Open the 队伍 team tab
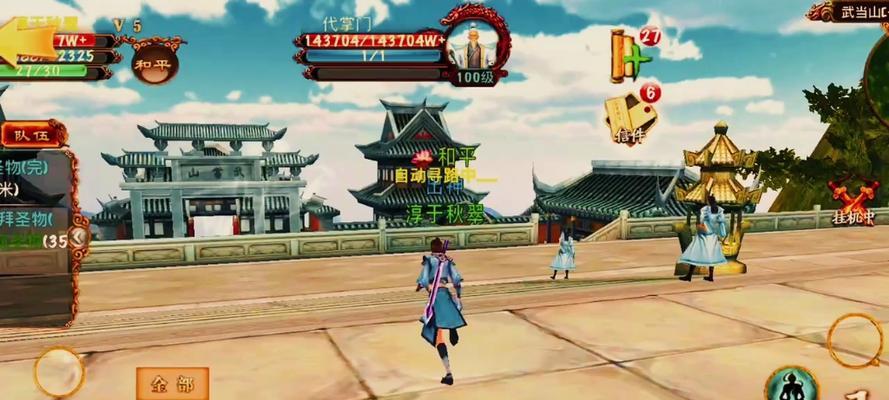Viewport: 889px width, 400px height. [x=30, y=134]
